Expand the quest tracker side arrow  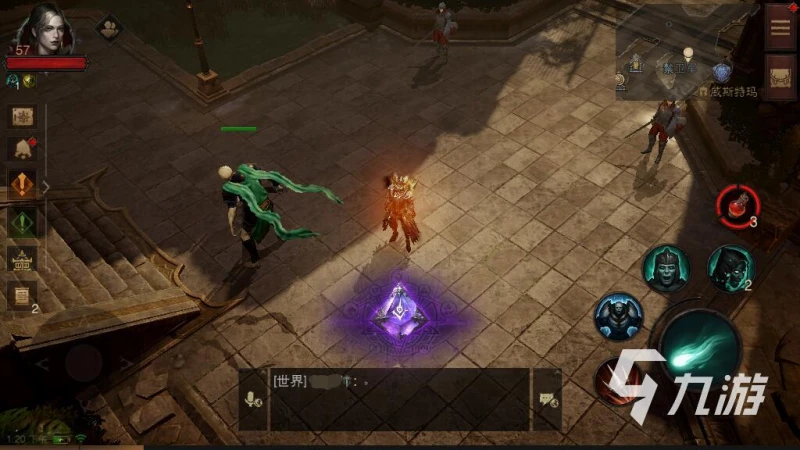pyautogui.click(x=45, y=186)
